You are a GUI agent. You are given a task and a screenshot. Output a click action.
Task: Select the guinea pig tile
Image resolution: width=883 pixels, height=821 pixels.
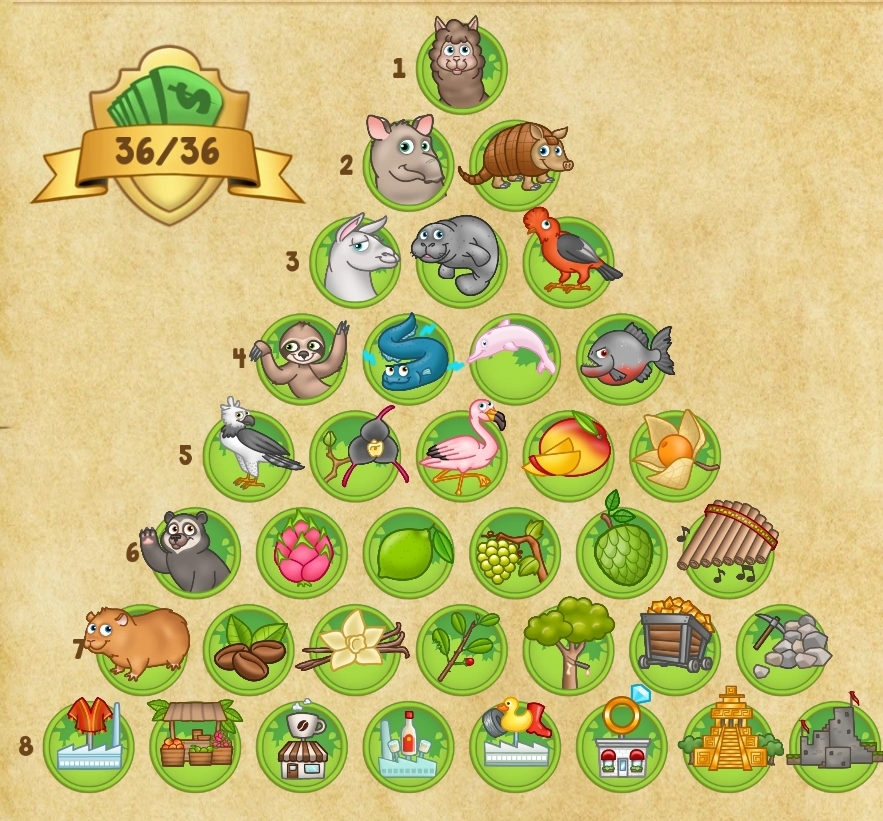pos(141,646)
